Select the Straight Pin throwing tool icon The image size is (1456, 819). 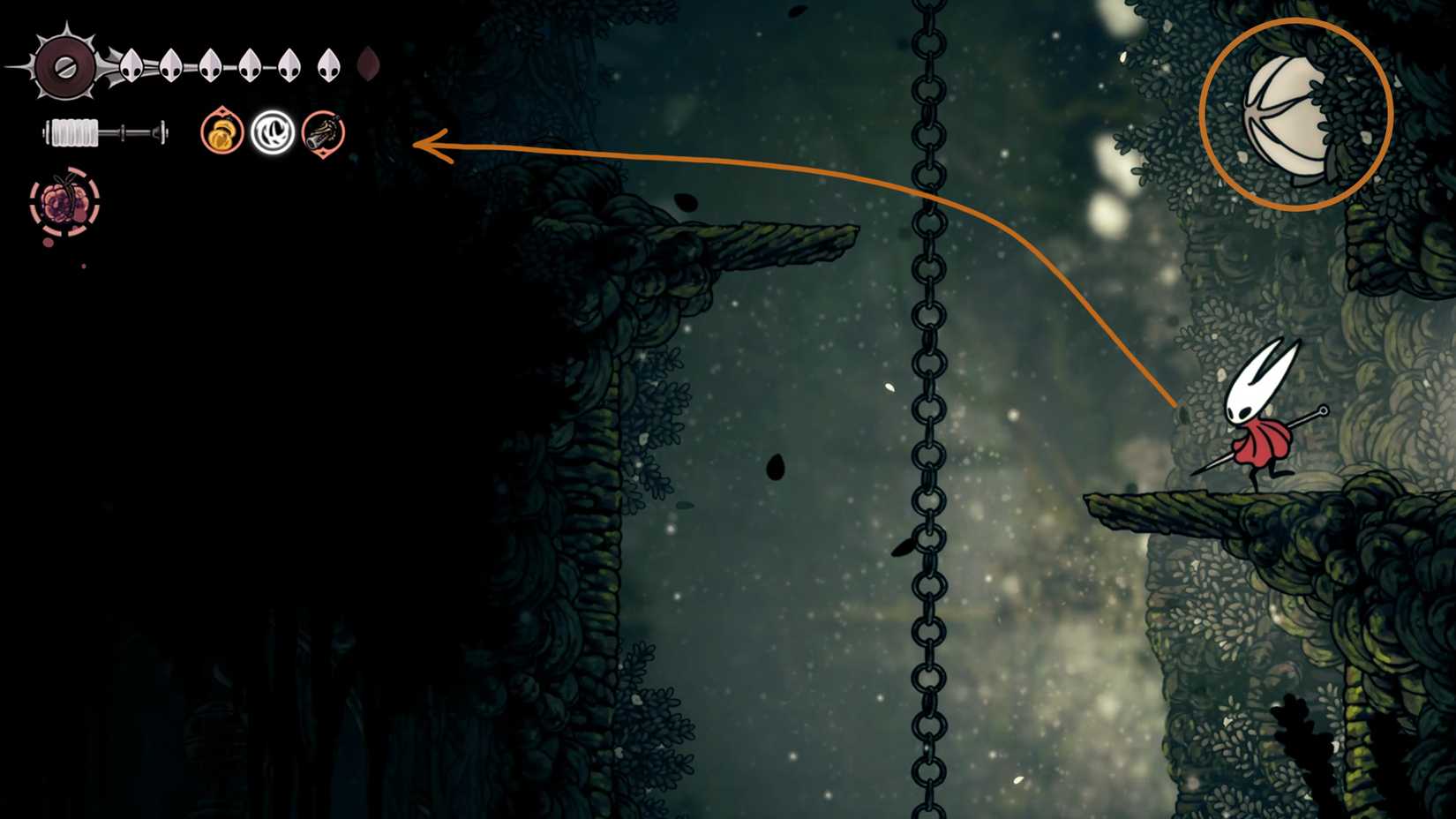323,134
